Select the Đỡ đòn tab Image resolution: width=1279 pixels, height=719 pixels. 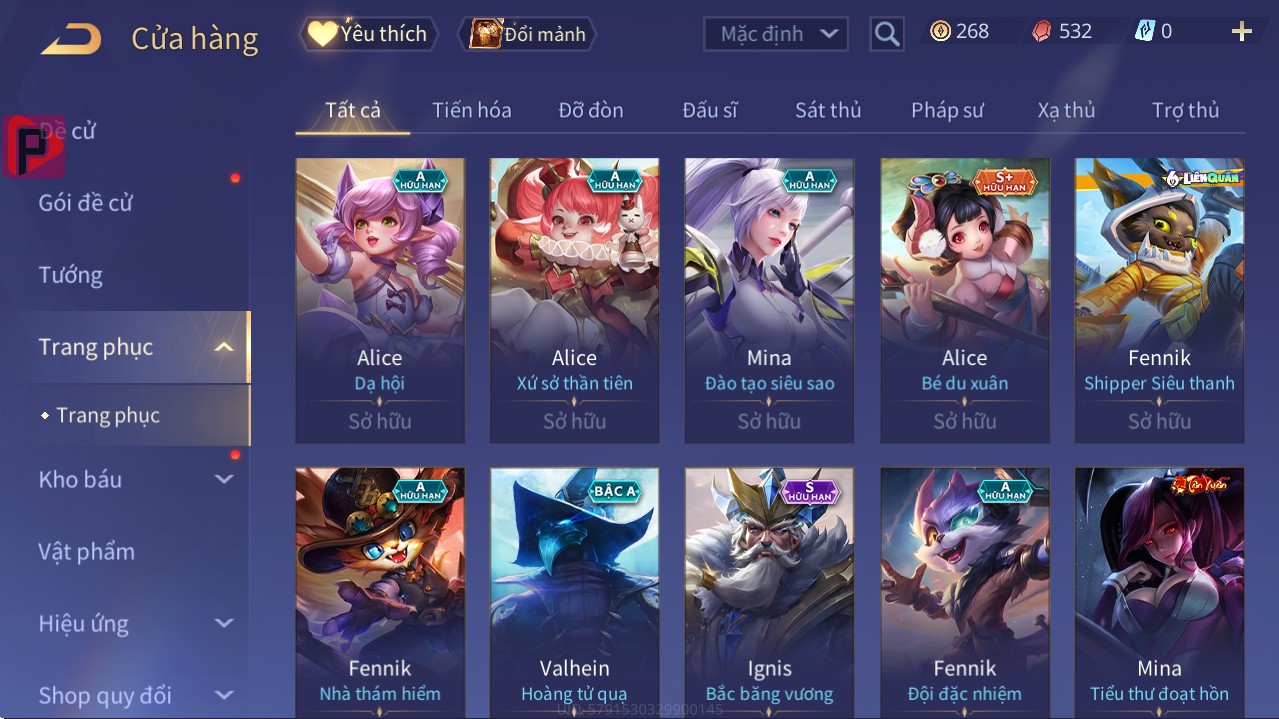click(590, 110)
